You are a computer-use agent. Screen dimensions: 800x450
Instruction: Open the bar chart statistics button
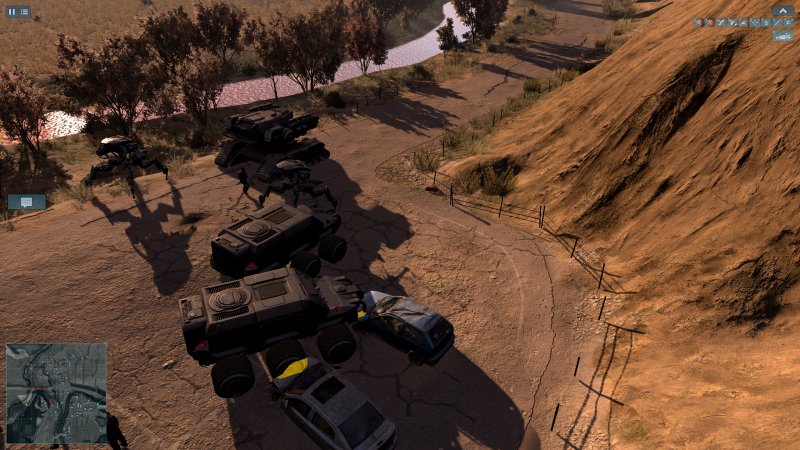coord(782,35)
